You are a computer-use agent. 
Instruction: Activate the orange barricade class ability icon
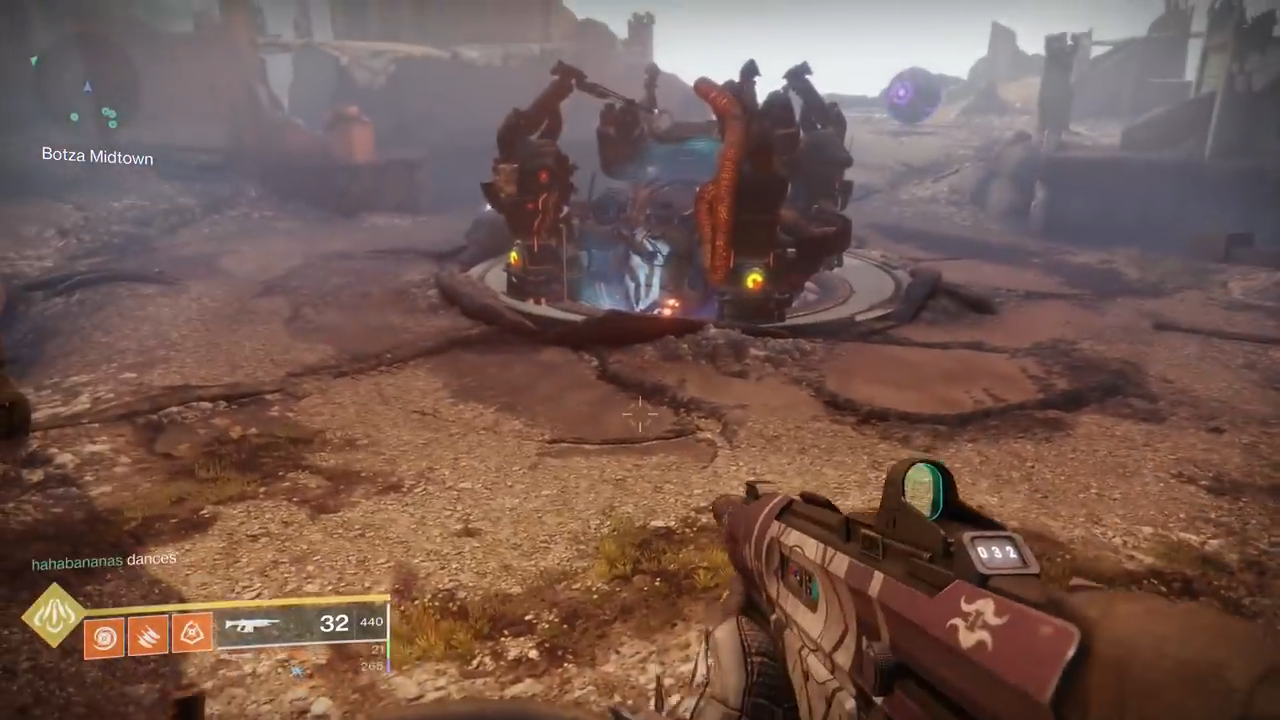click(192, 633)
